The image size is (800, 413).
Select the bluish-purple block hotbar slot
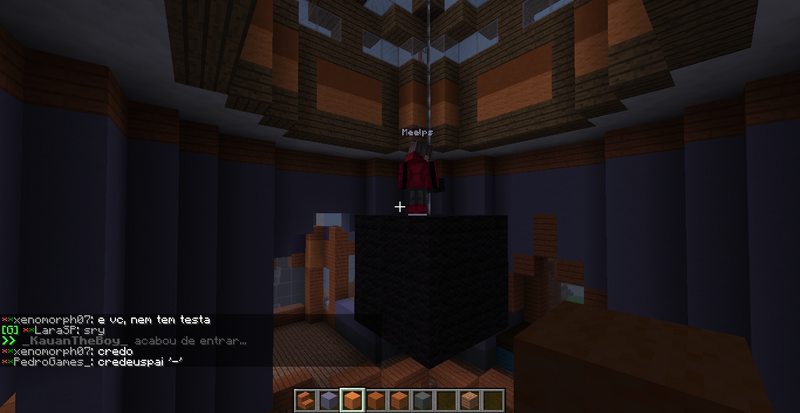(x=328, y=401)
